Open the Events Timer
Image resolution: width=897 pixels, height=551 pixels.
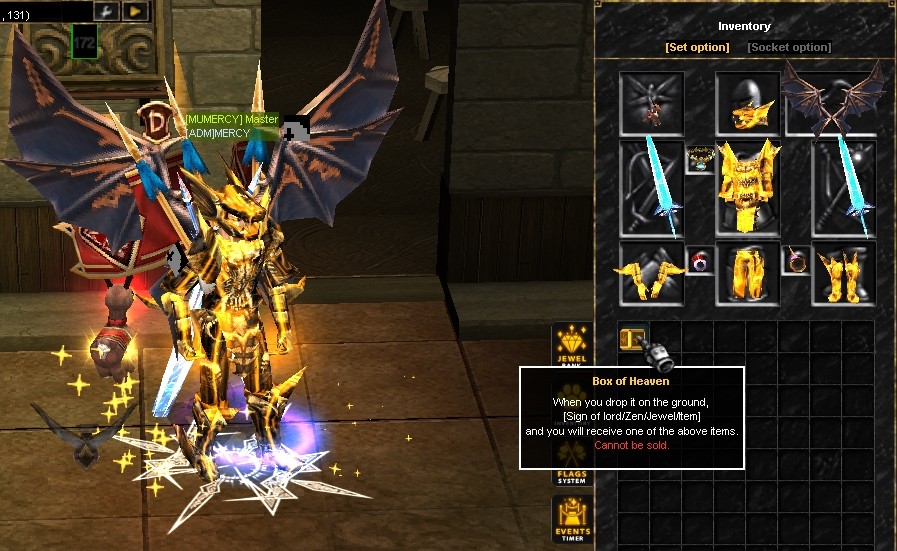572,520
